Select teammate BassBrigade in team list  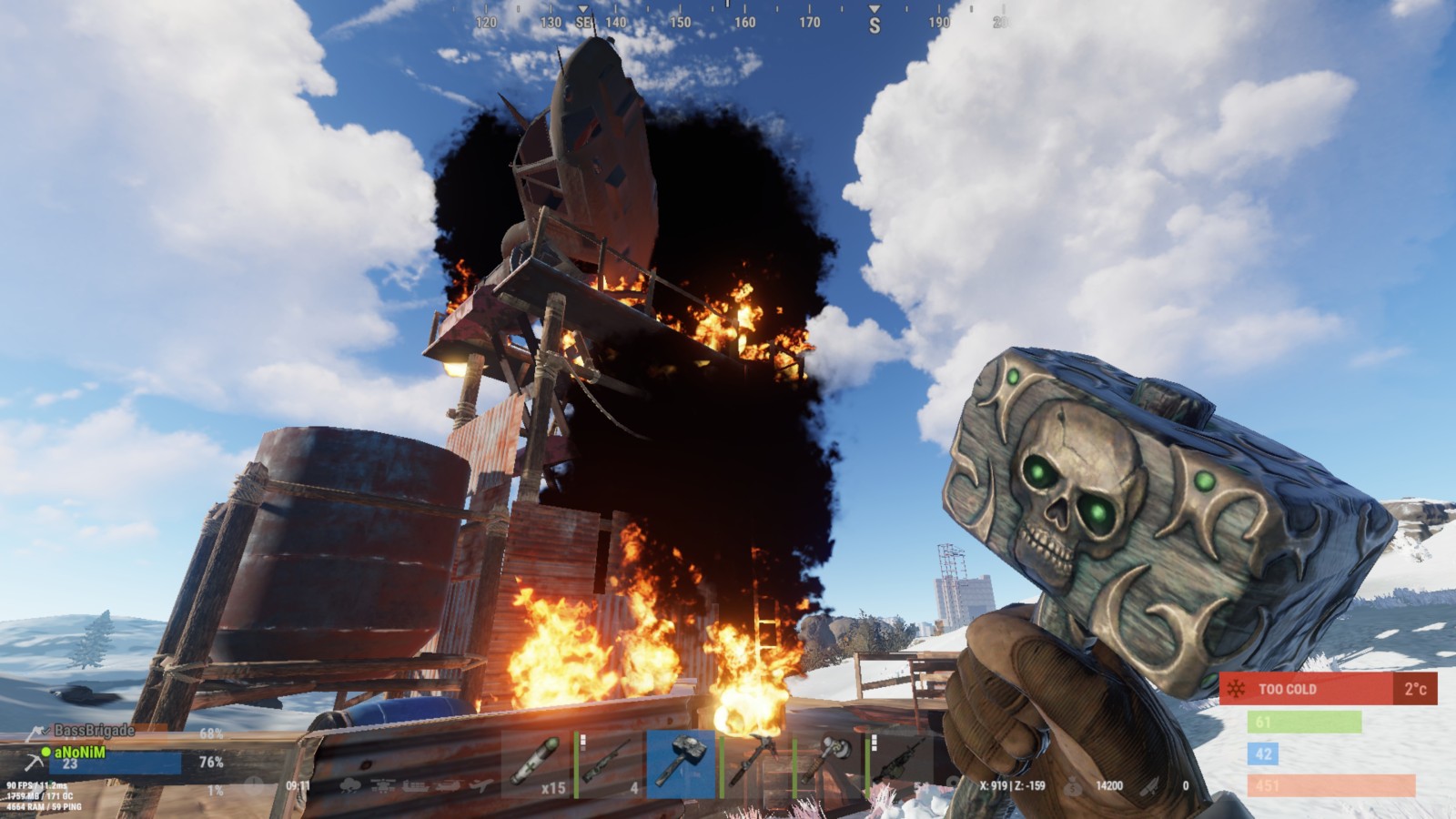click(x=93, y=731)
